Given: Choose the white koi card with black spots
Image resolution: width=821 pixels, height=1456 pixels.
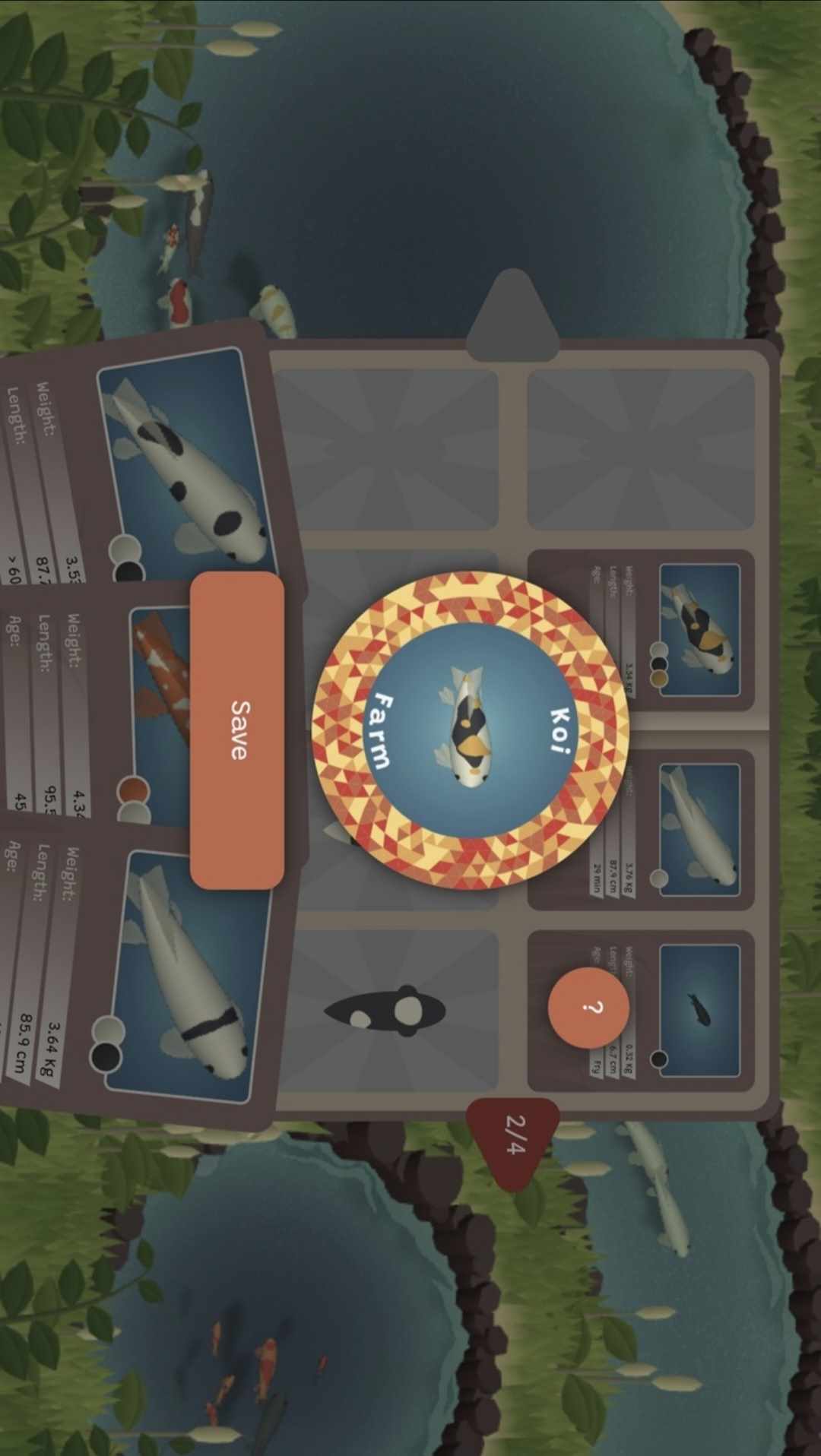Looking at the screenshot, I should coord(152,464).
